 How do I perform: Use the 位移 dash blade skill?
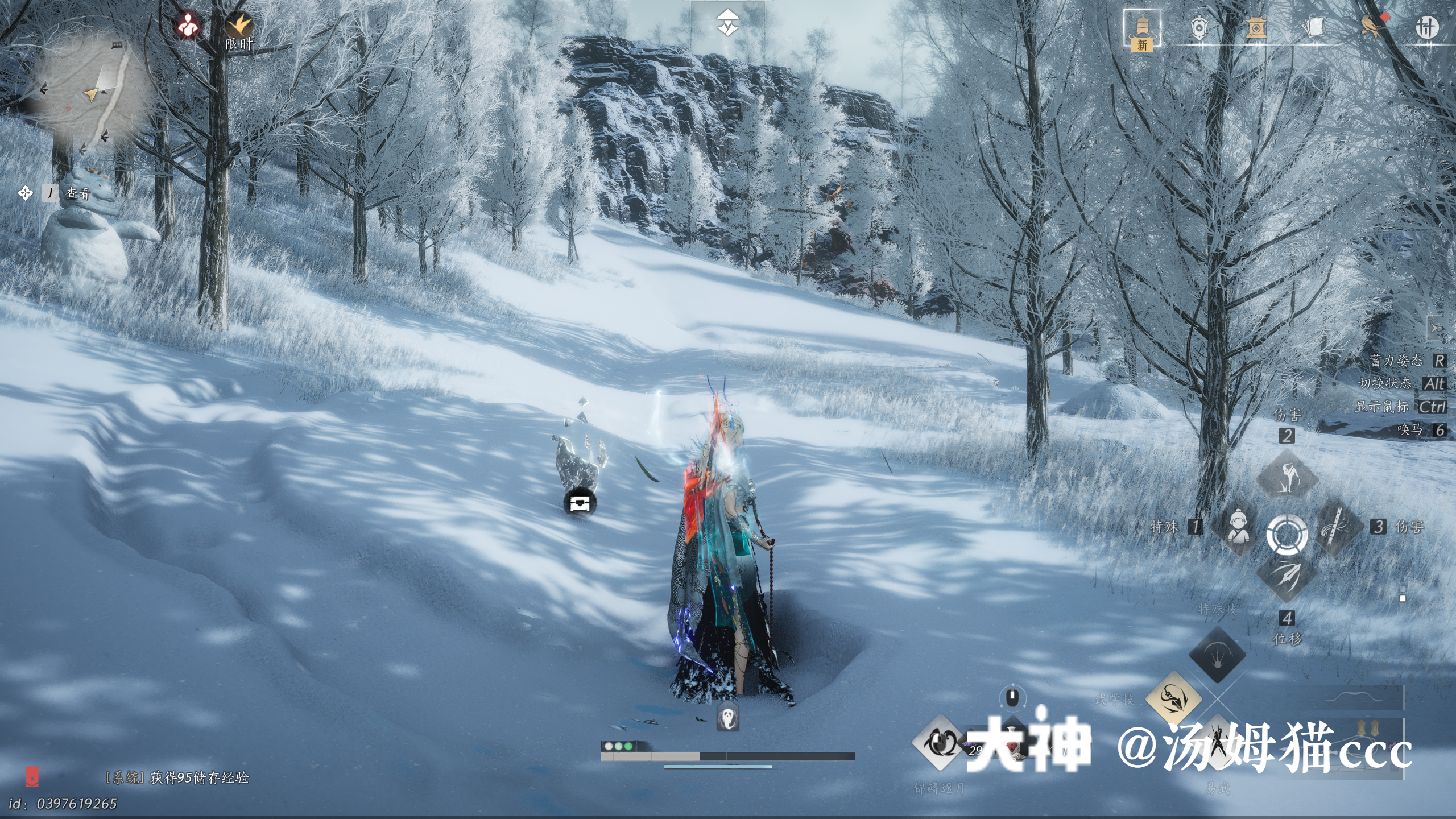click(x=1287, y=576)
